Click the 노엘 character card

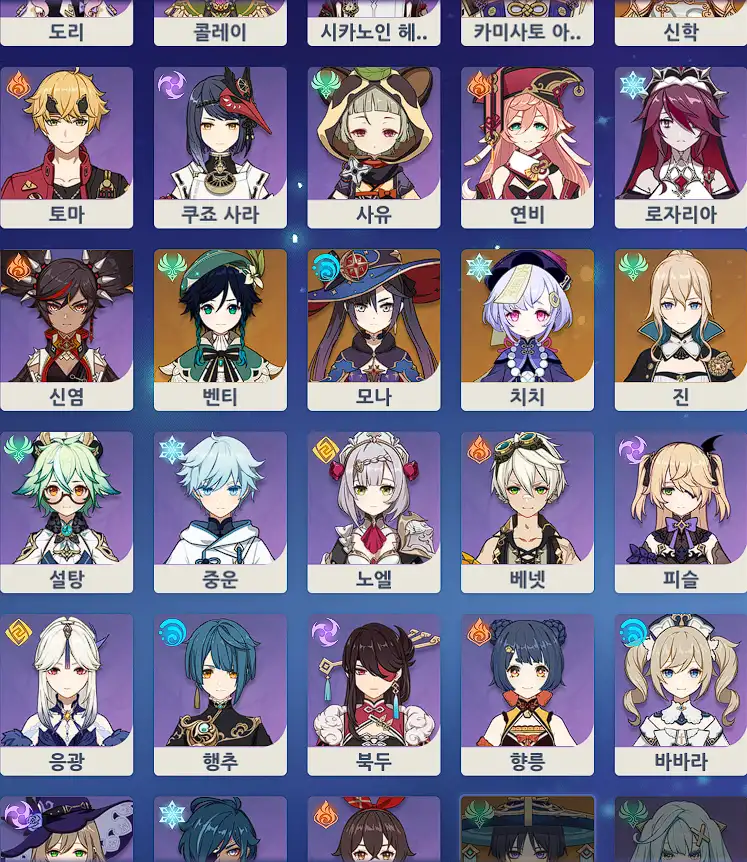click(374, 512)
